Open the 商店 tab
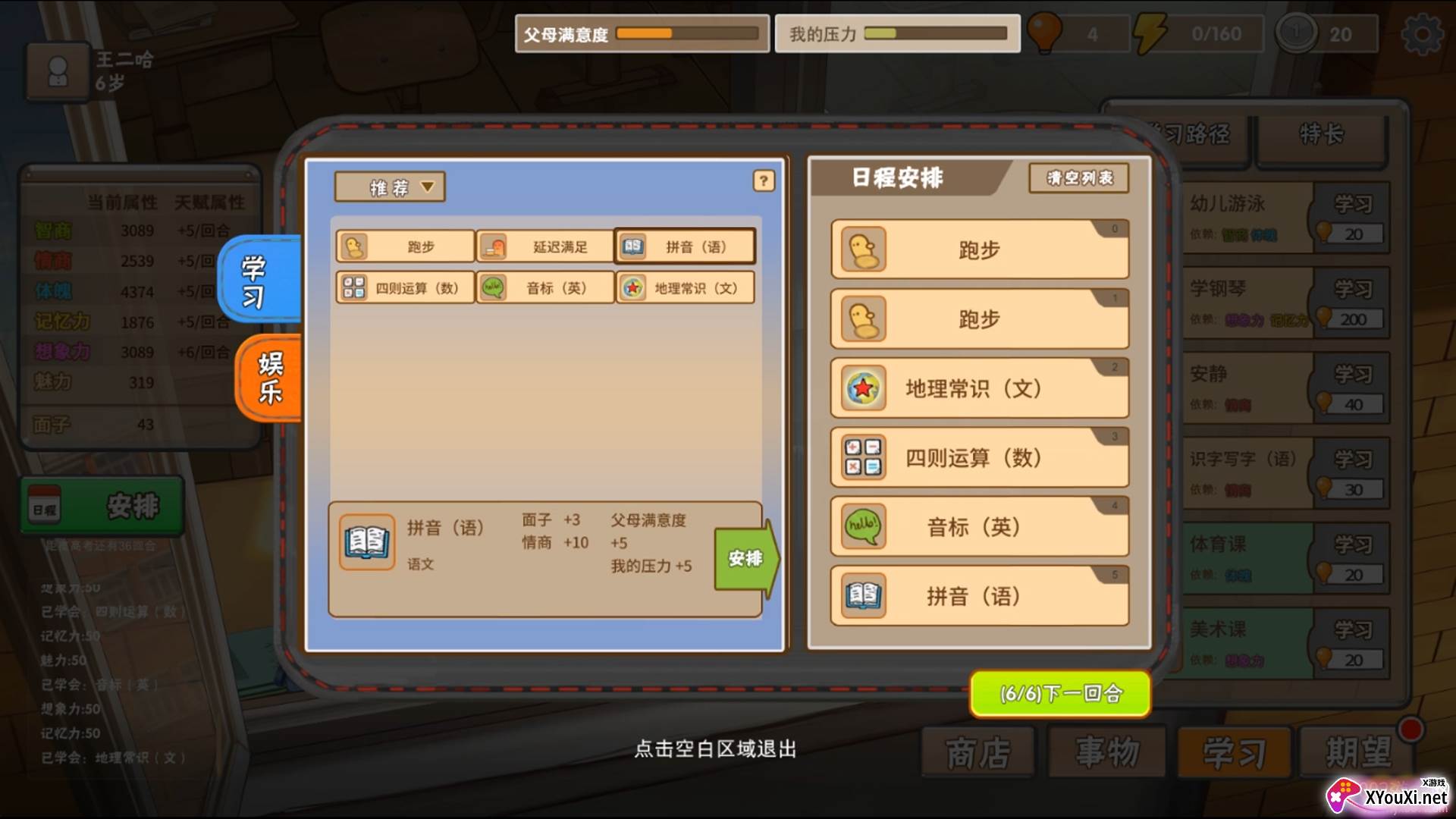 tap(977, 752)
